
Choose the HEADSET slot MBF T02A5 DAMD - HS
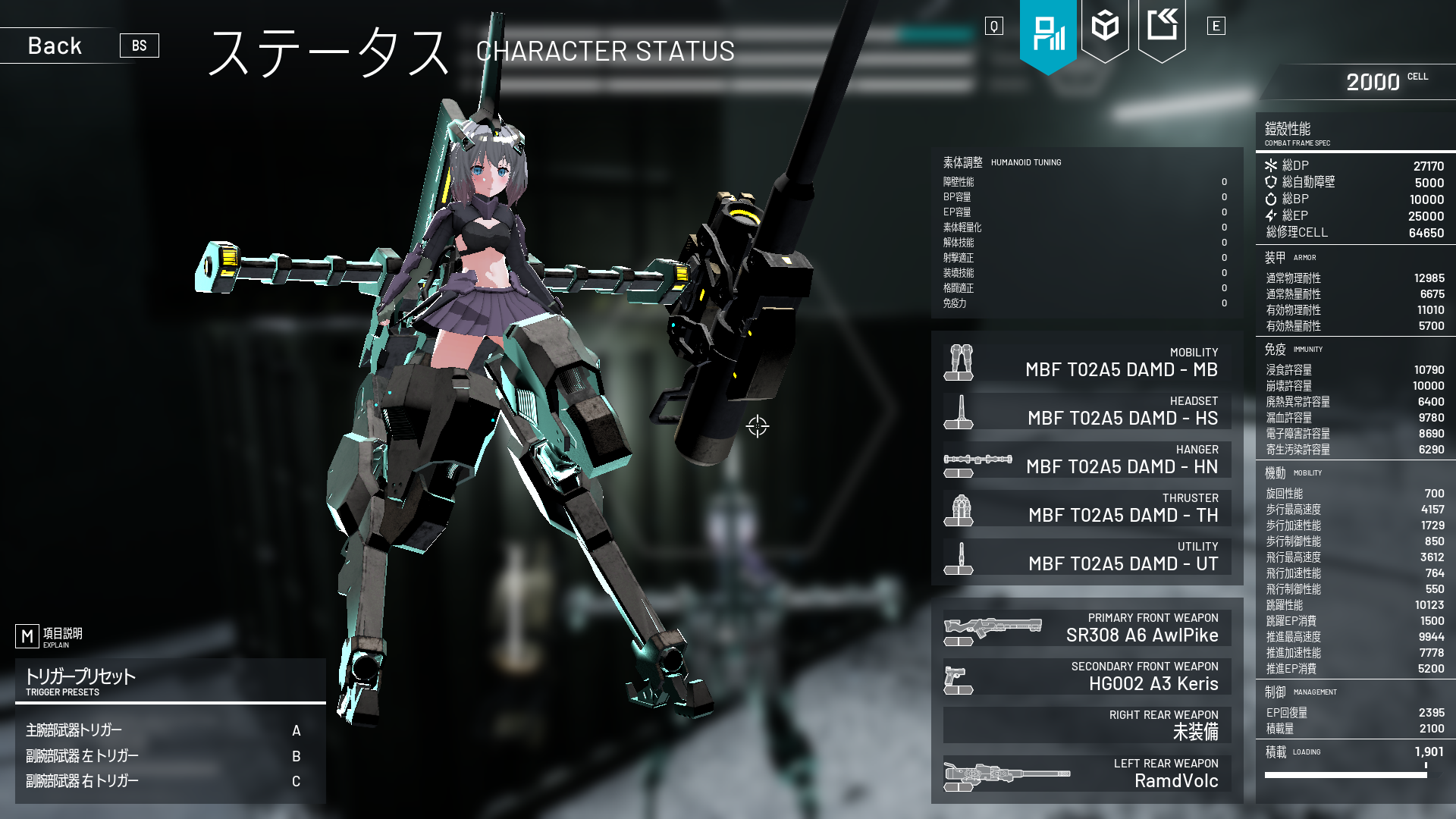point(1087,411)
